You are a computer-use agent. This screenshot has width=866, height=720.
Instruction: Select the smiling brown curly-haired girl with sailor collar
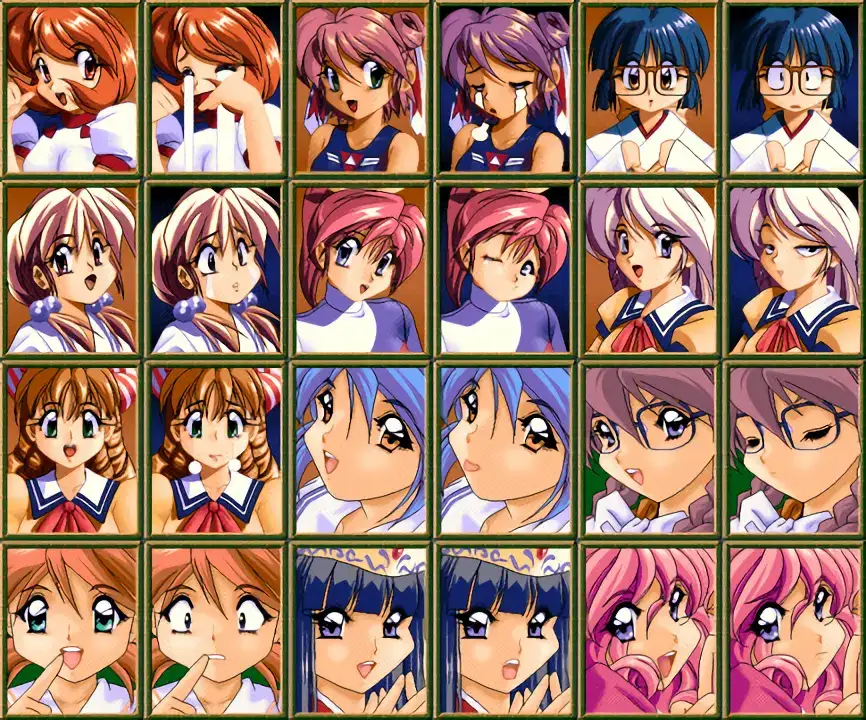(72, 450)
